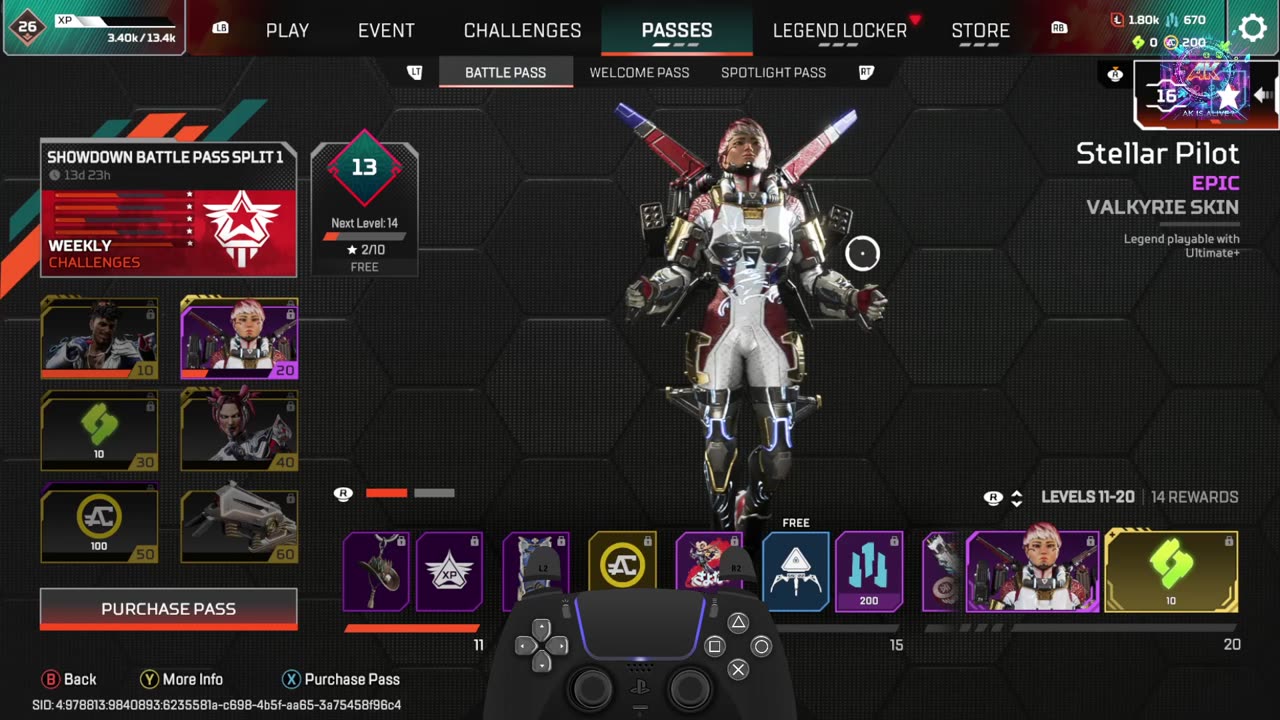The height and width of the screenshot is (720, 1280).
Task: Switch to the Welcome Pass sub-tab
Action: click(639, 72)
